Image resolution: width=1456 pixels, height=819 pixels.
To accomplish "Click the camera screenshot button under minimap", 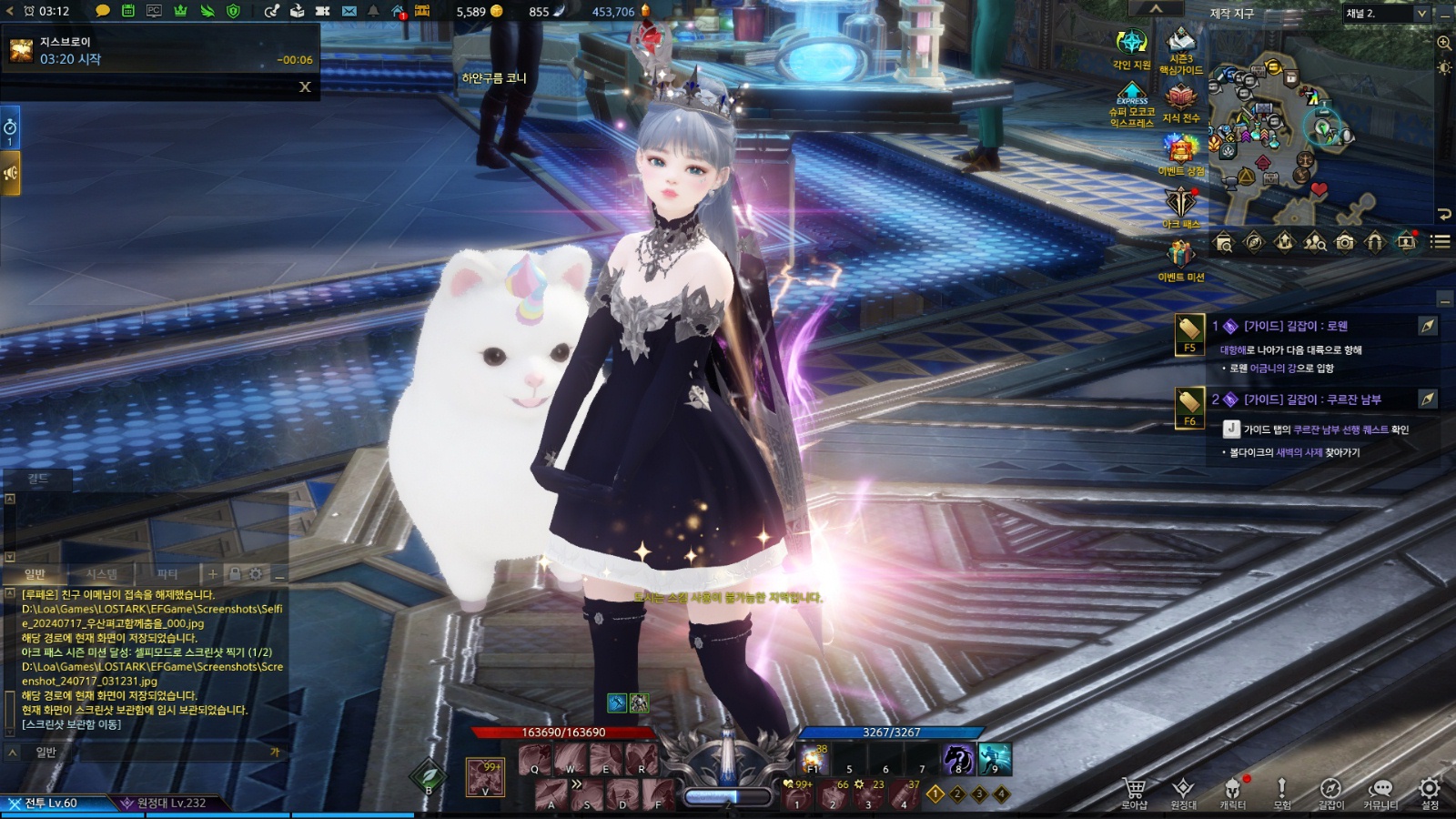I will pyautogui.click(x=1344, y=242).
